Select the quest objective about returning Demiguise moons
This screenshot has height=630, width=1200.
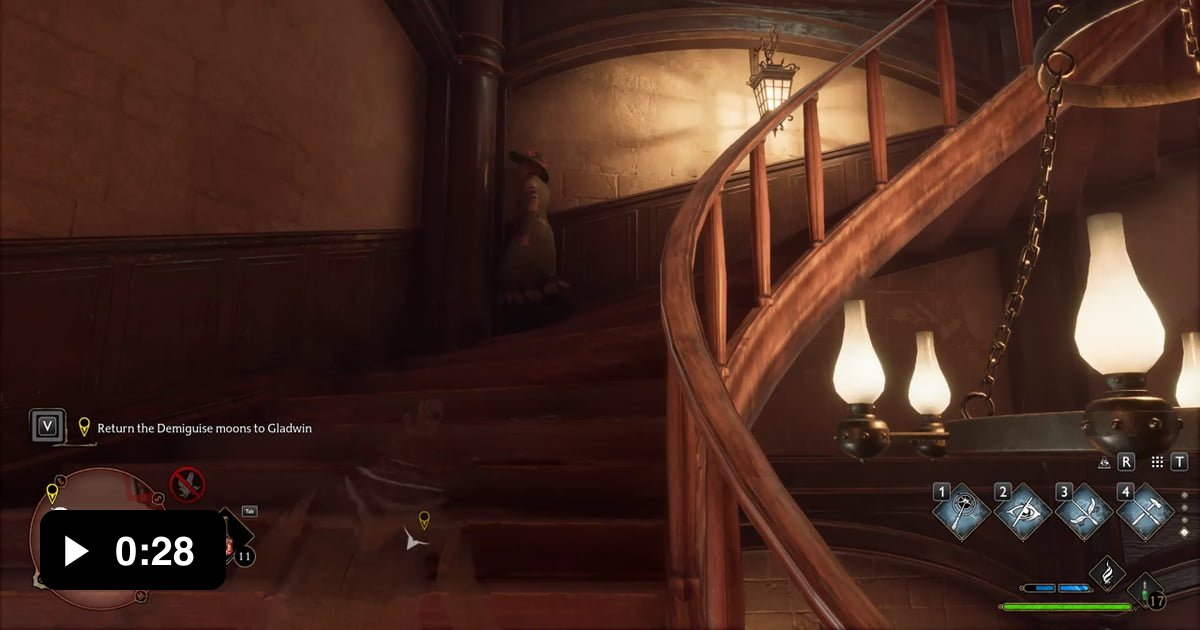(x=204, y=428)
